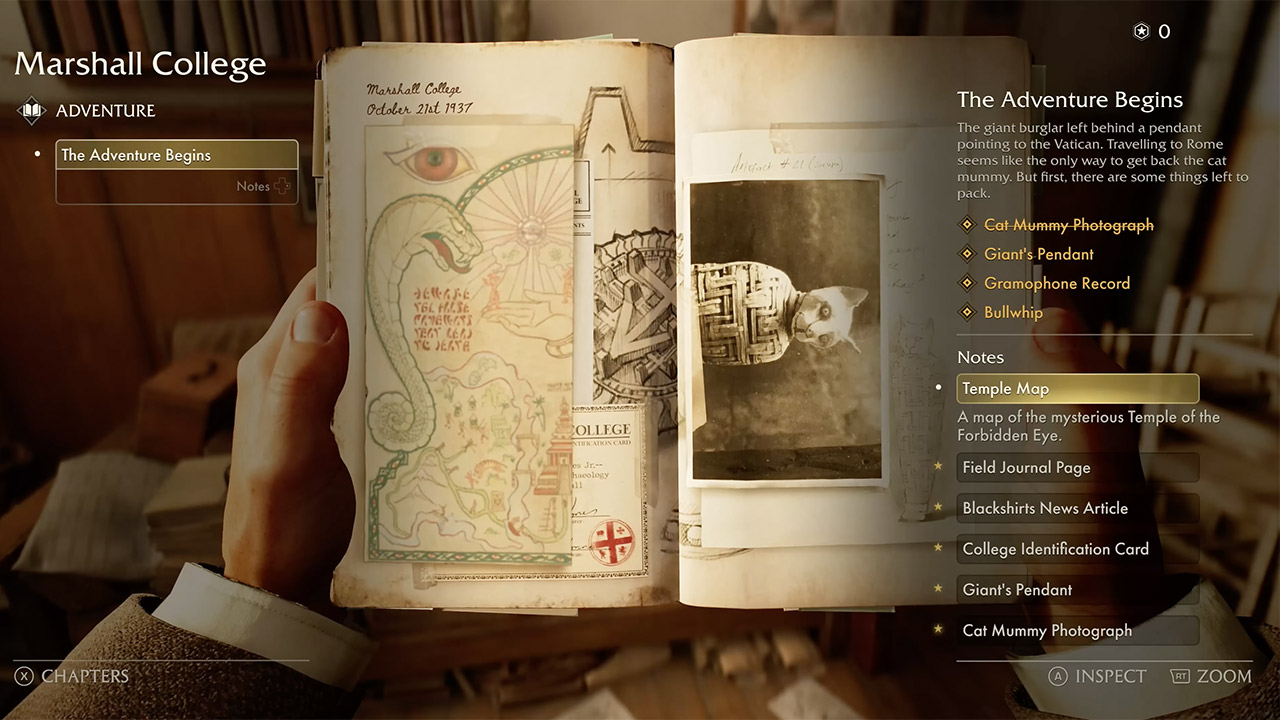Click the star marker beside Cat Mummy Photograph note

(938, 630)
